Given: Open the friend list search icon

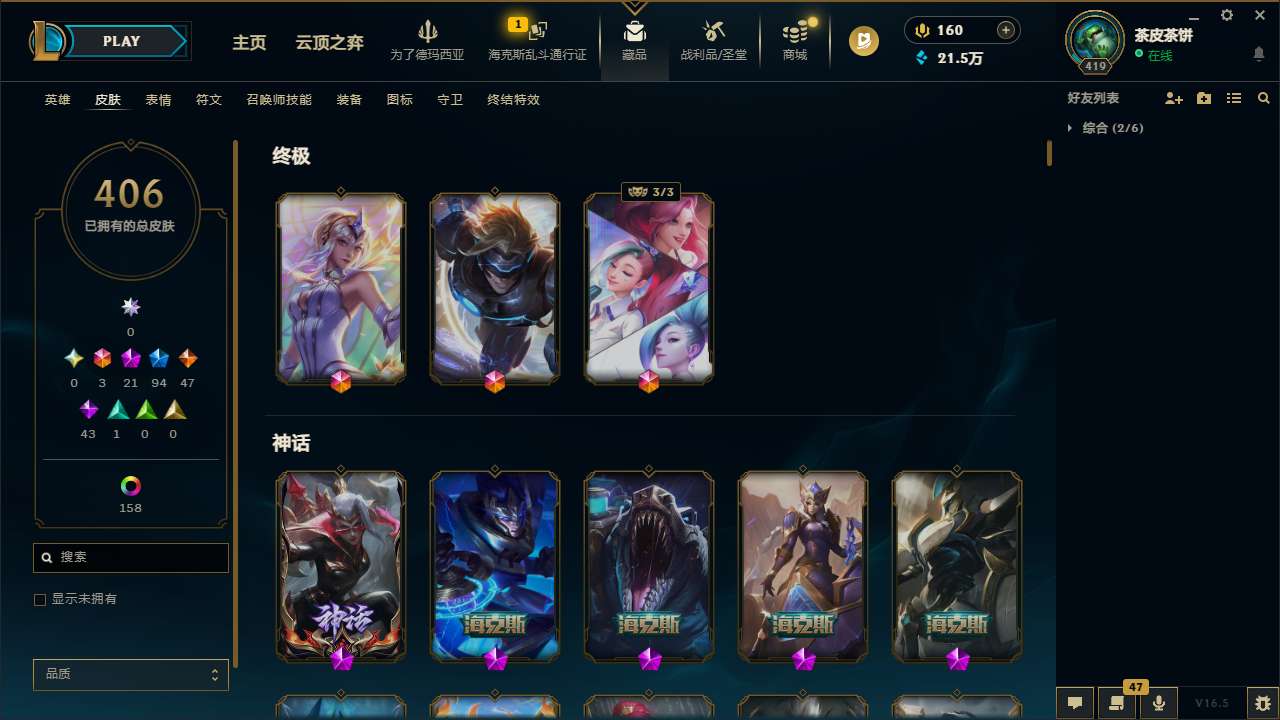Looking at the screenshot, I should [x=1264, y=98].
